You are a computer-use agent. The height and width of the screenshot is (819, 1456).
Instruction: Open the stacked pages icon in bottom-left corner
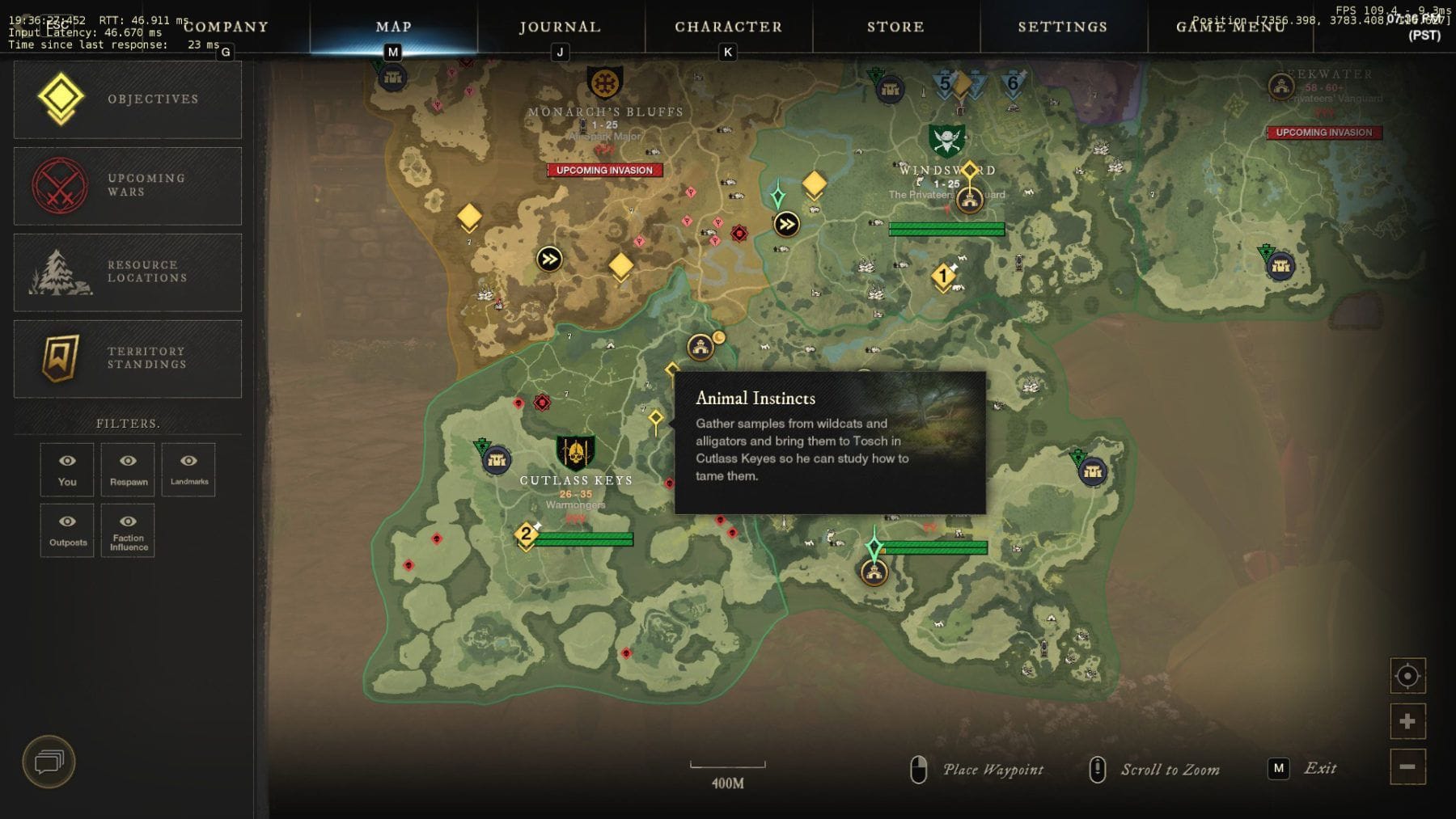tap(50, 761)
